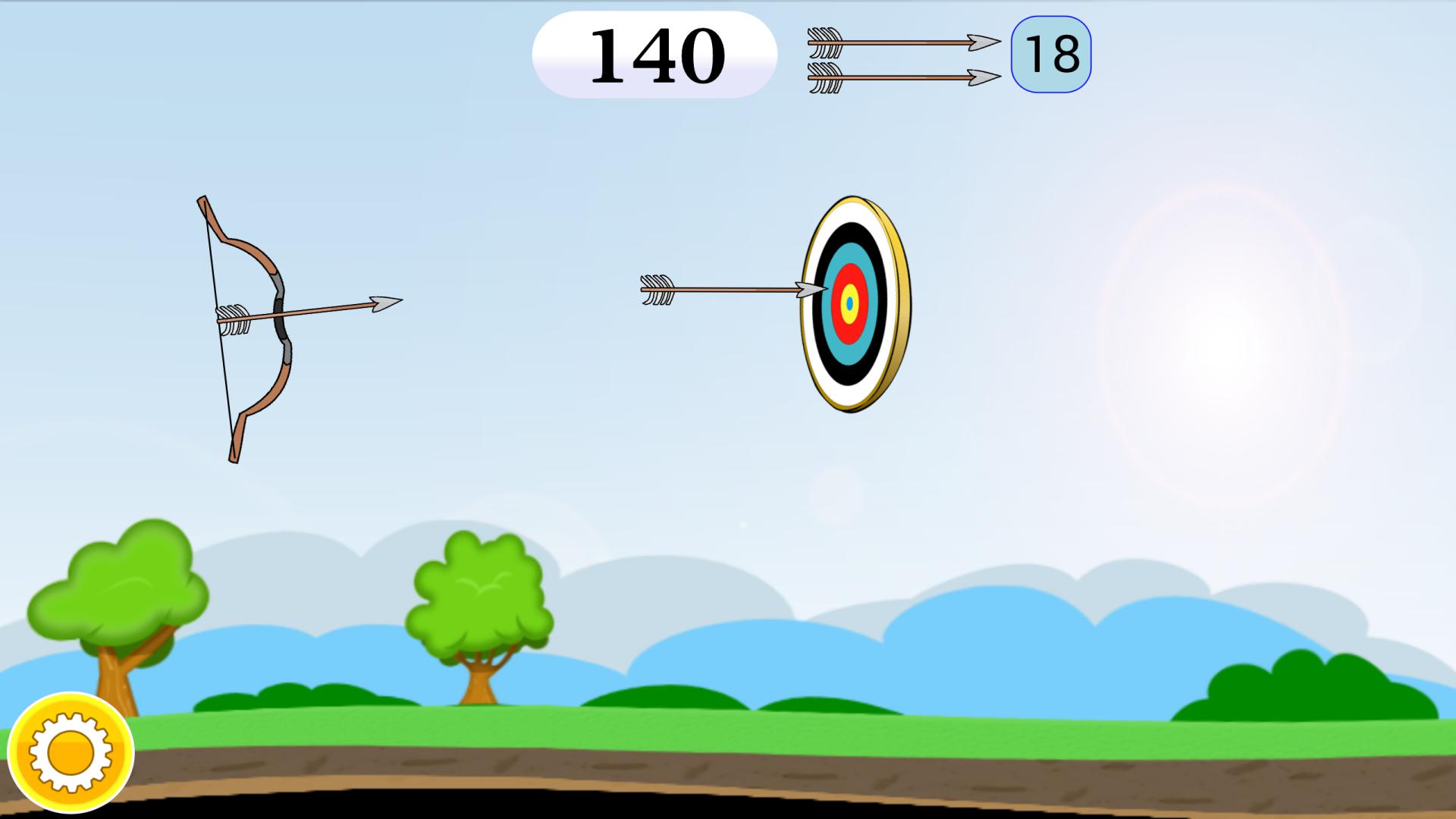This screenshot has height=819, width=1456.
Task: Click the top arrow icon near the score
Action: pos(902,43)
